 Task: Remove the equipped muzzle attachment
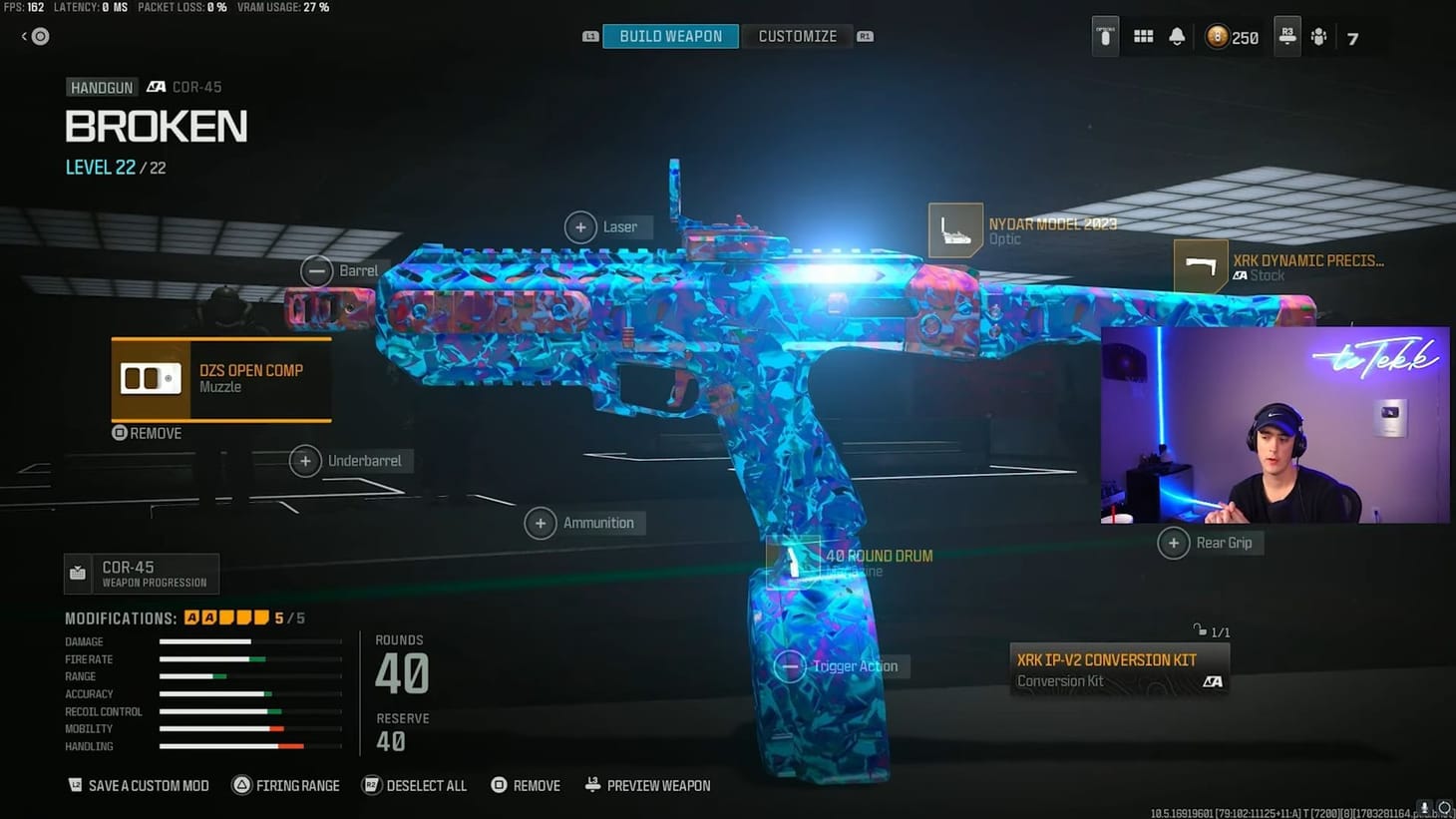(145, 432)
